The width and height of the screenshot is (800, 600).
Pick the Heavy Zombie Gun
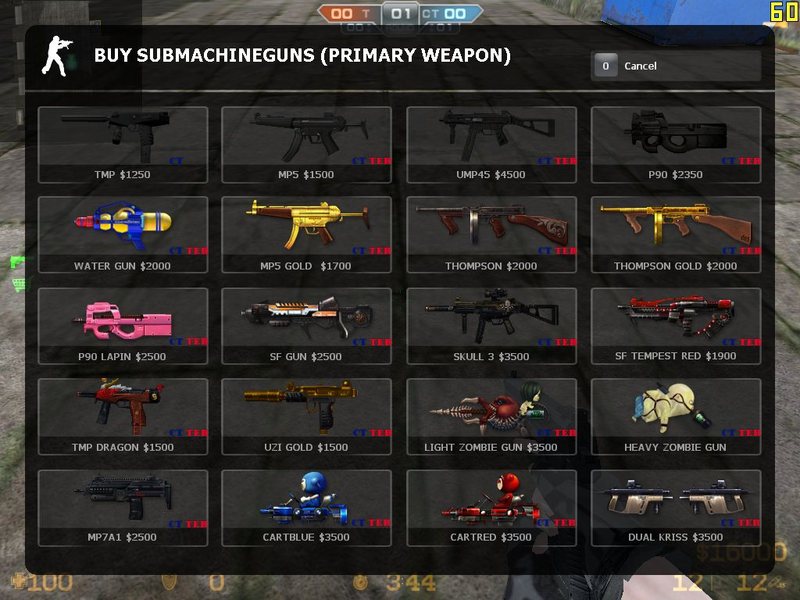(676, 417)
